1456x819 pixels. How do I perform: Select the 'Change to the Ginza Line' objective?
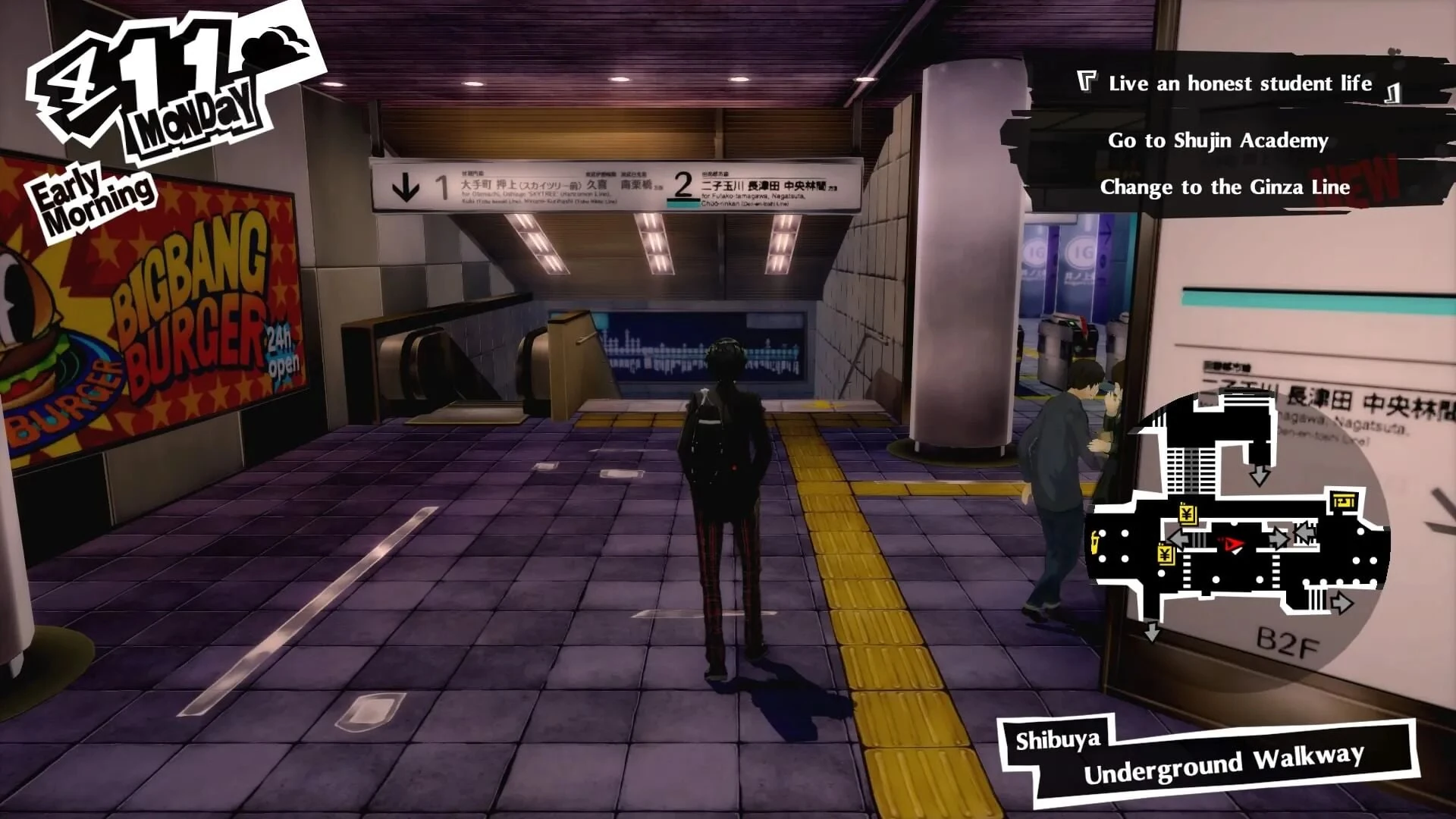[x=1225, y=187]
